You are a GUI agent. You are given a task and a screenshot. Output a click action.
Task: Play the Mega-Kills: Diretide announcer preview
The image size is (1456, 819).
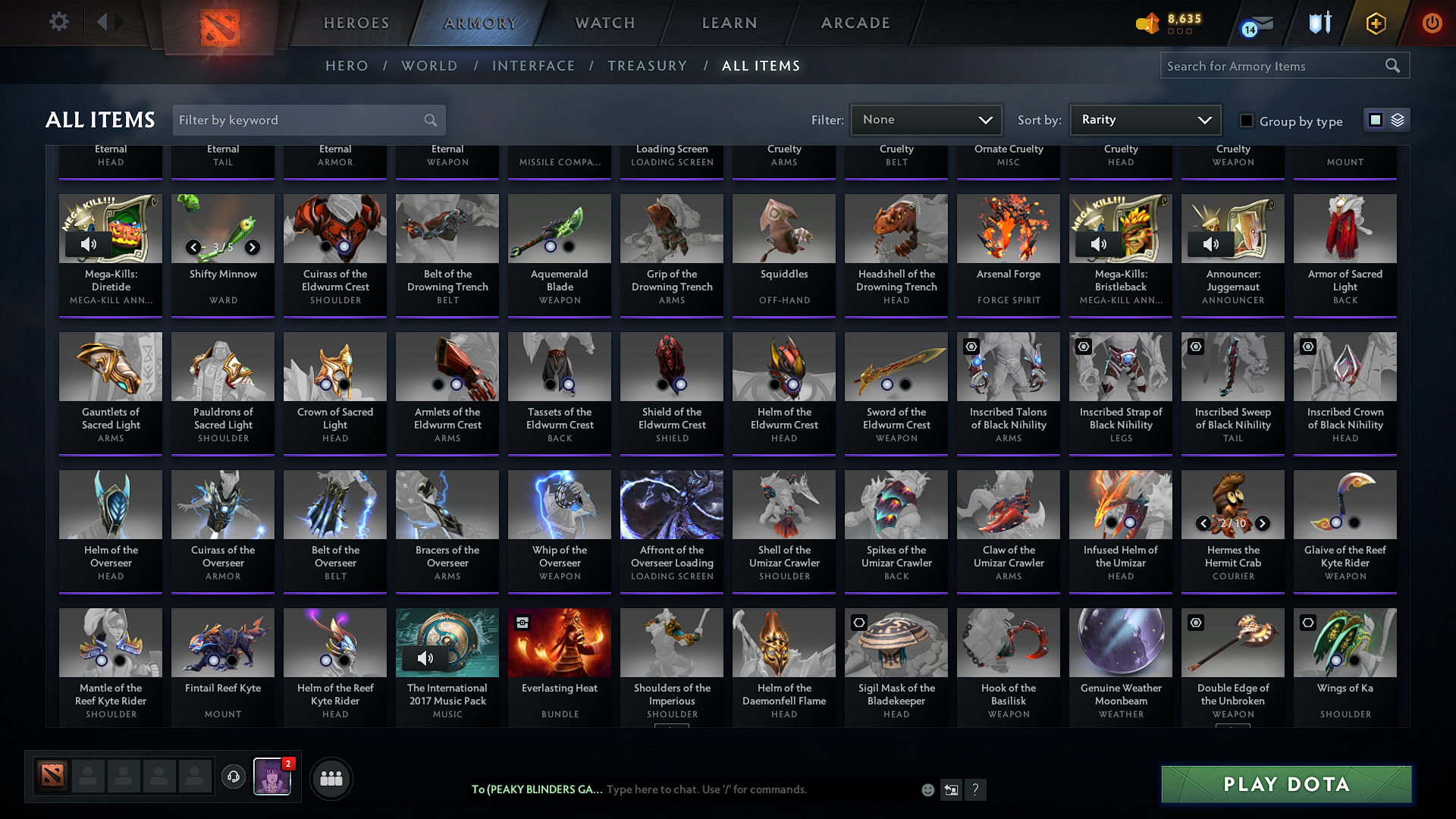pos(89,244)
